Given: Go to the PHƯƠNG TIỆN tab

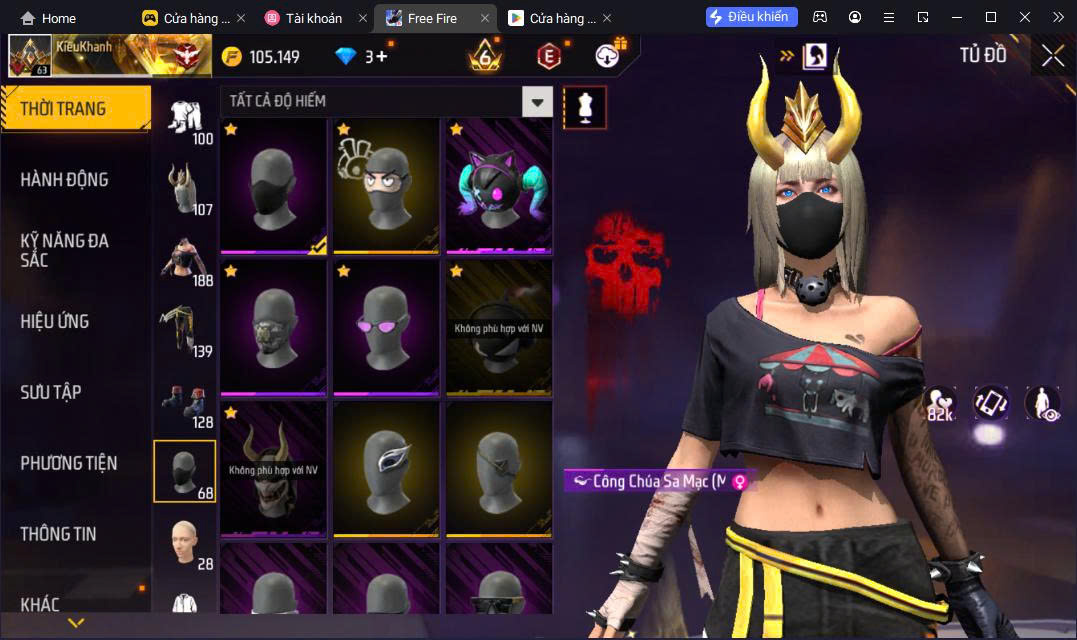Looking at the screenshot, I should click(x=69, y=463).
